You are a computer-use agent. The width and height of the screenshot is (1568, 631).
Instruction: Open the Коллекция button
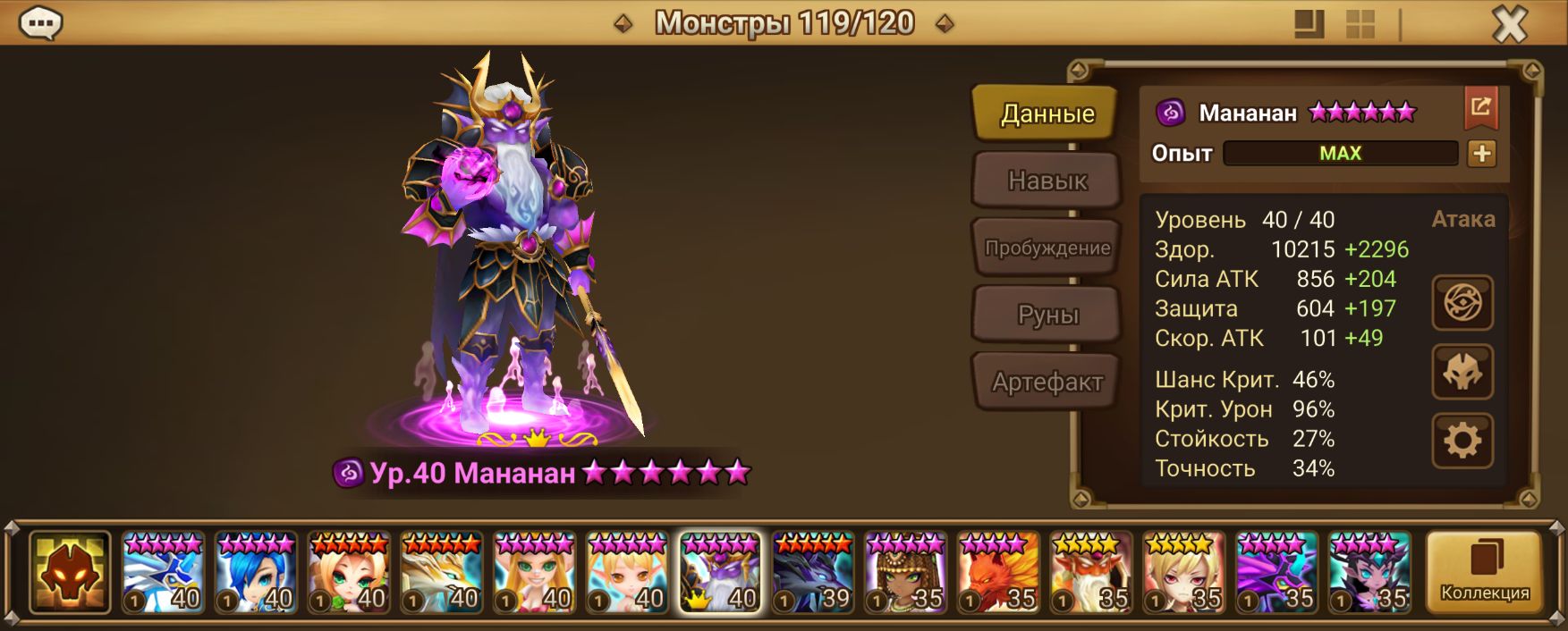(x=1484, y=572)
